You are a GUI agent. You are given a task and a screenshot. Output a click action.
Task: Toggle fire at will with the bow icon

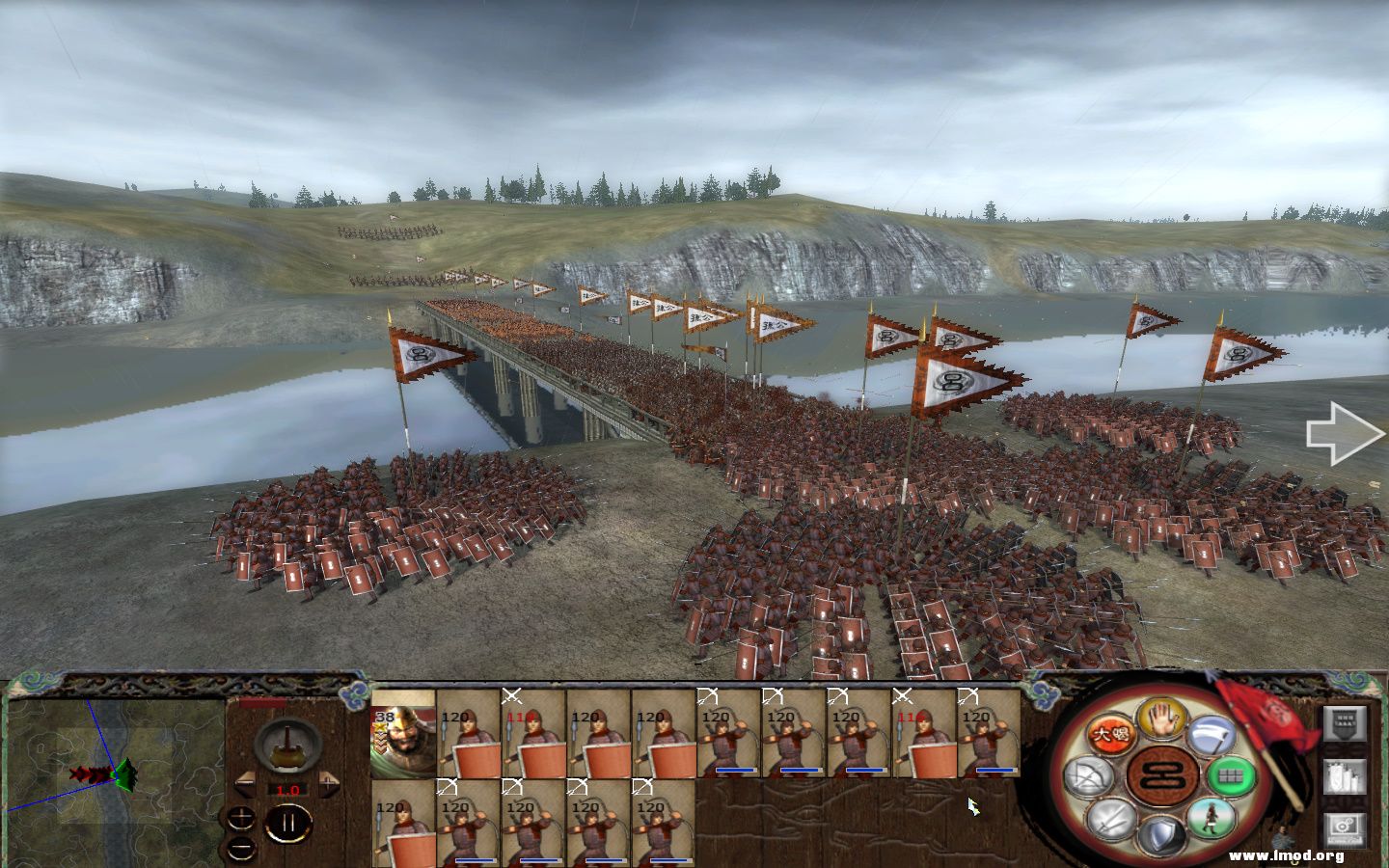pyautogui.click(x=1090, y=775)
